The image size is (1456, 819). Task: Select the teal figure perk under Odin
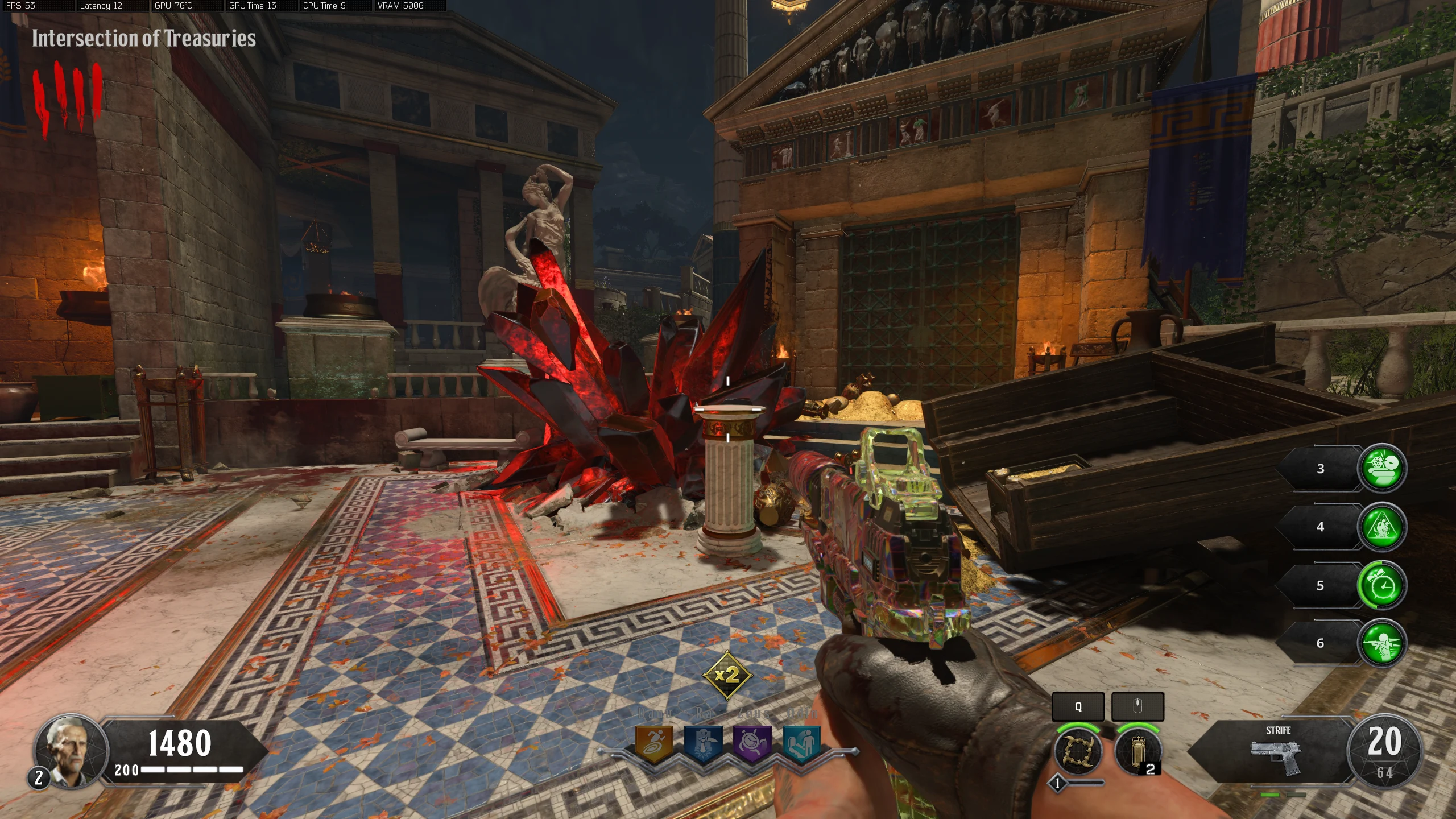click(801, 743)
